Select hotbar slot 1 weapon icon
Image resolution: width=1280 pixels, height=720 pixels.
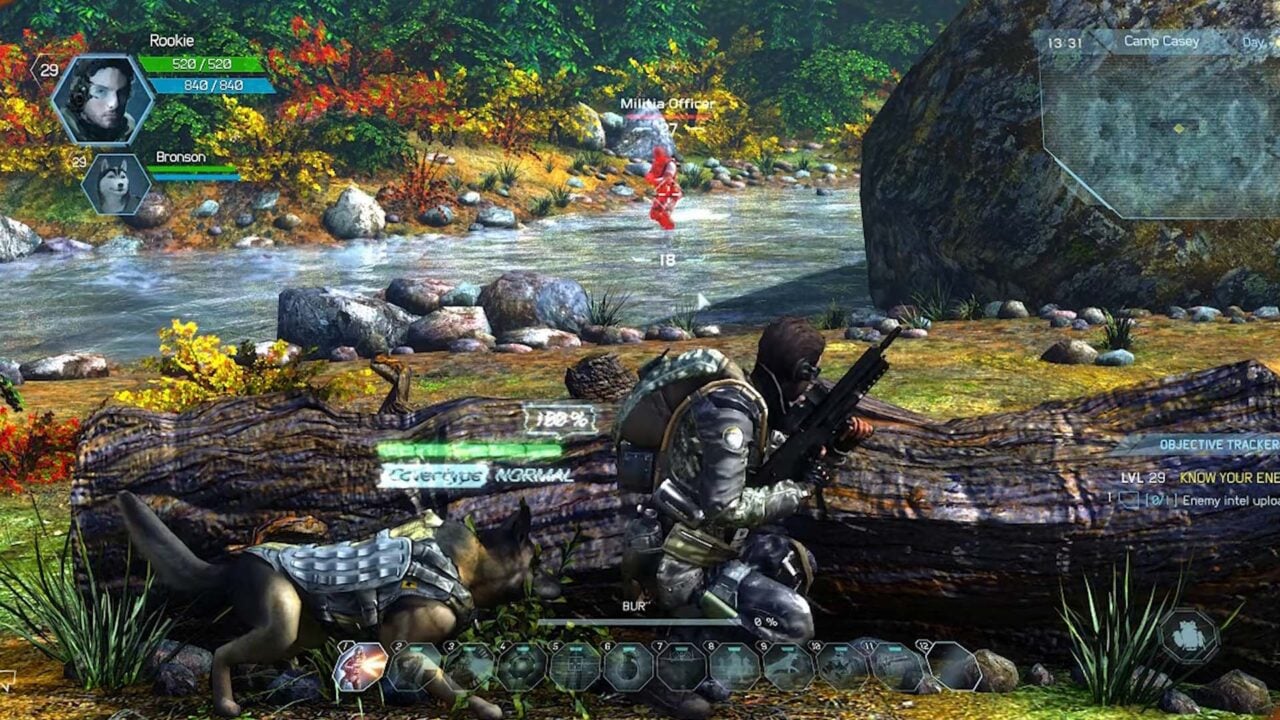[x=362, y=665]
